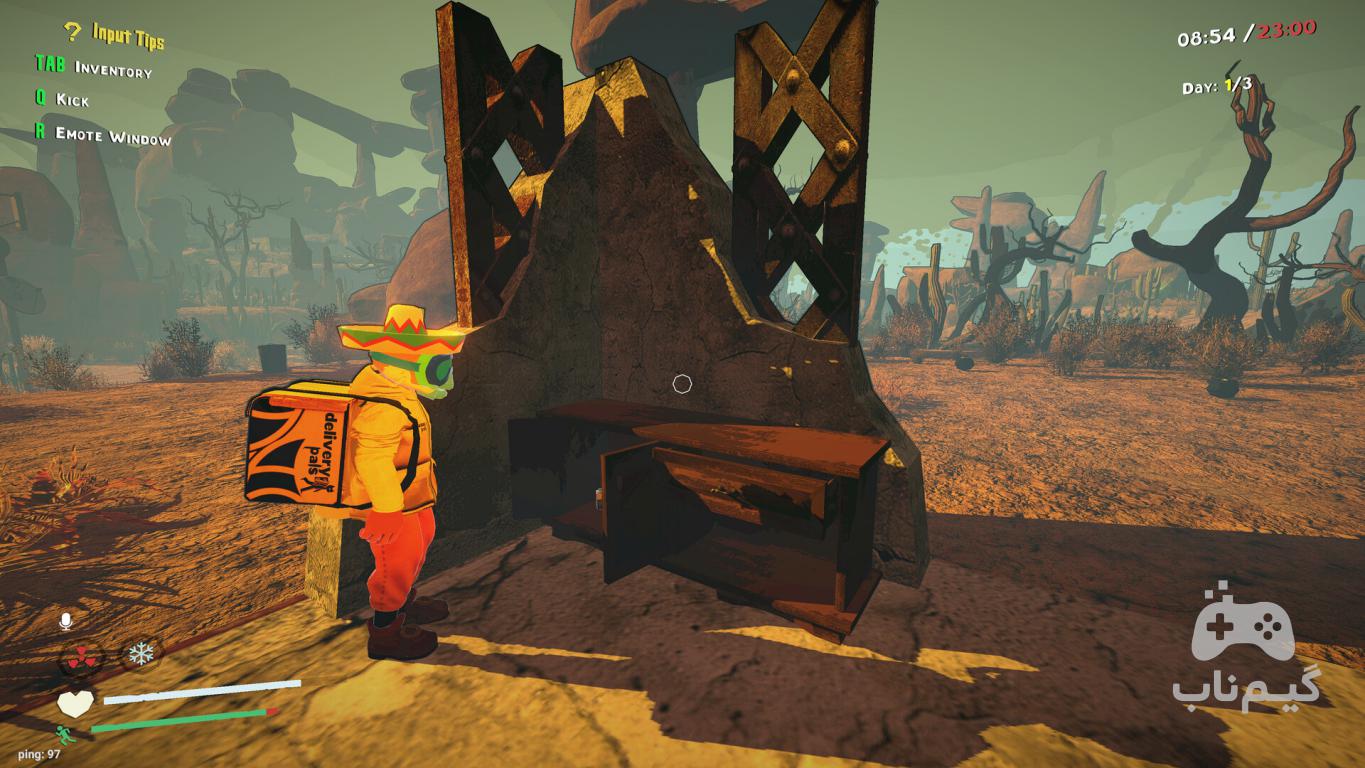The width and height of the screenshot is (1365, 768).
Task: Select the snowflake cold status icon
Action: click(x=141, y=655)
